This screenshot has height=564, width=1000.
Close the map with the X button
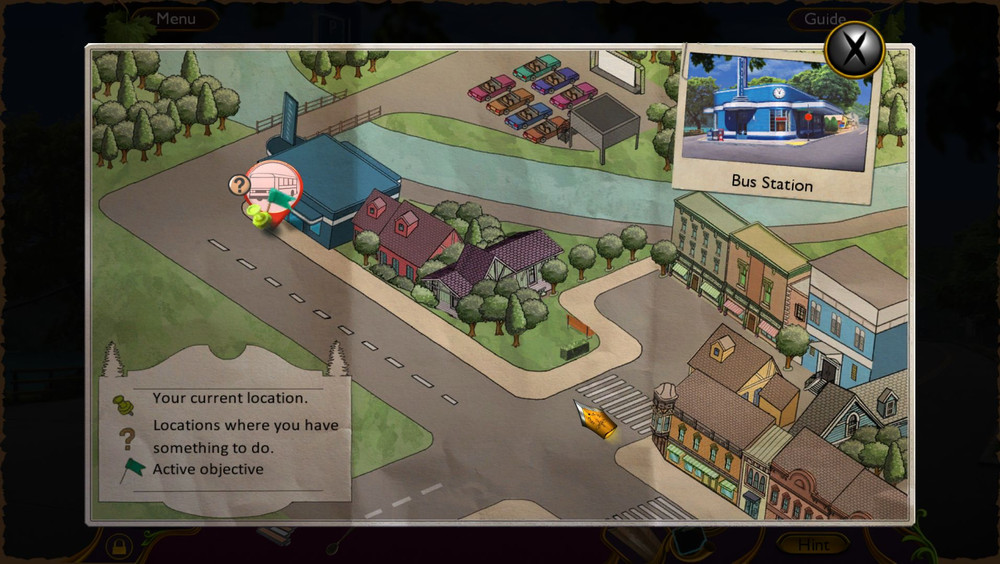[x=854, y=49]
